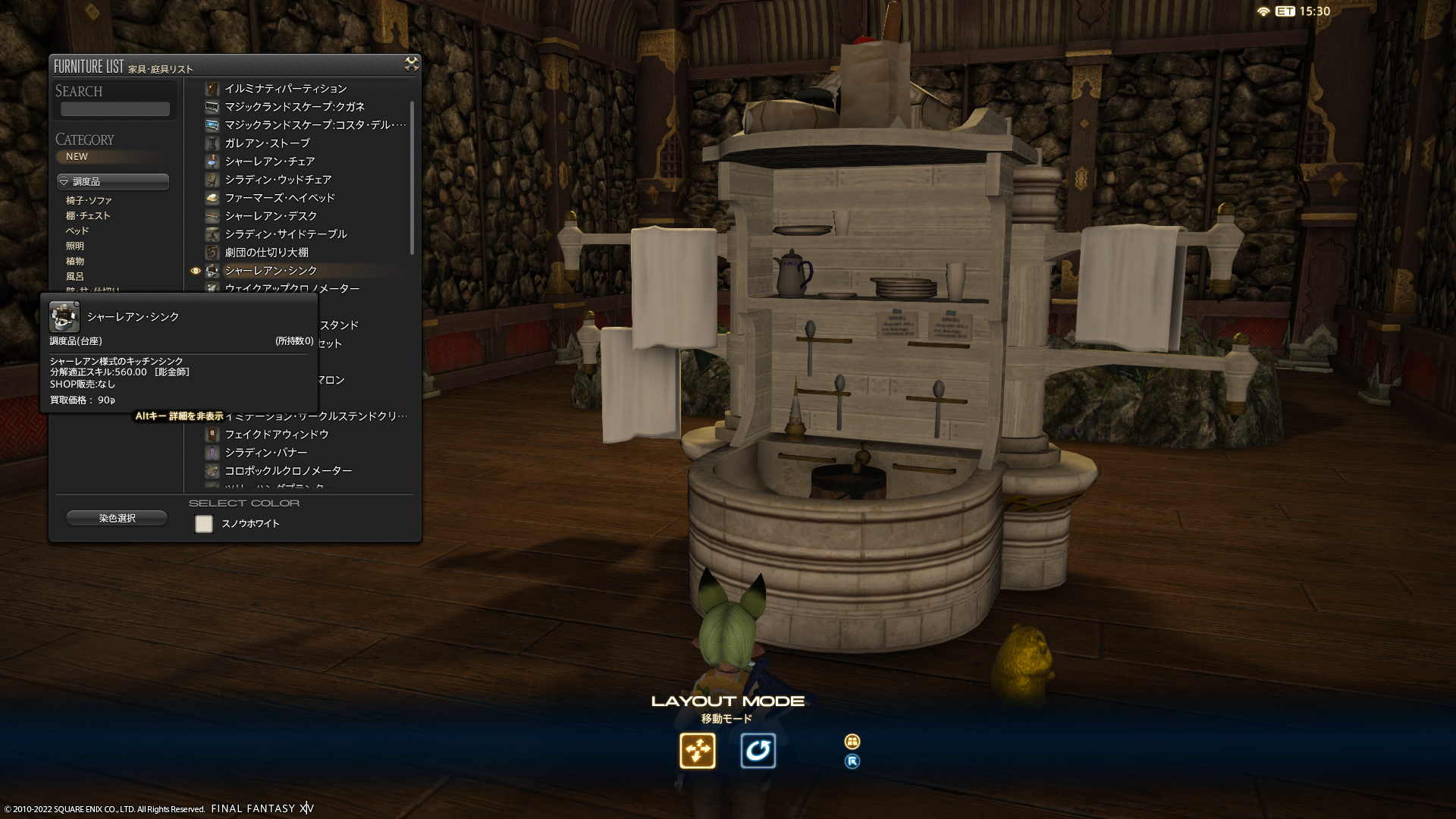This screenshot has height=819, width=1456.
Task: Preview マジックランドスケープ:クガネ furniture
Action: tap(294, 107)
